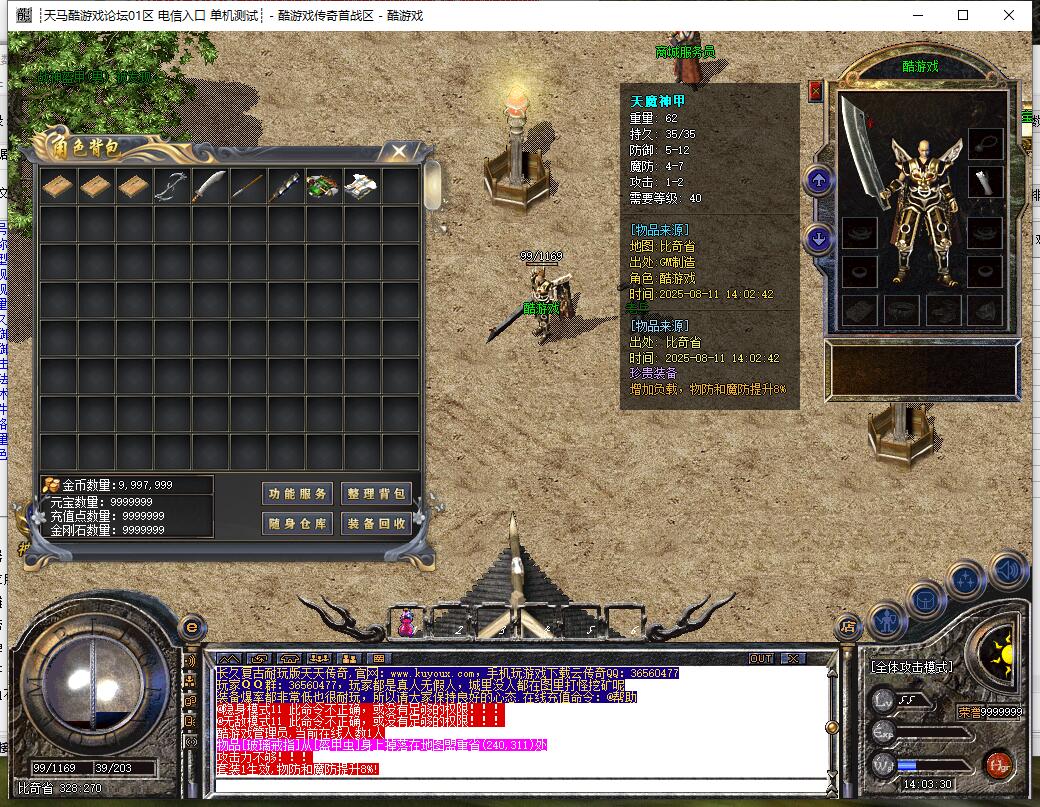This screenshot has width=1040, height=807.
Task: Open the 店 shop button
Action: pyautogui.click(x=848, y=627)
